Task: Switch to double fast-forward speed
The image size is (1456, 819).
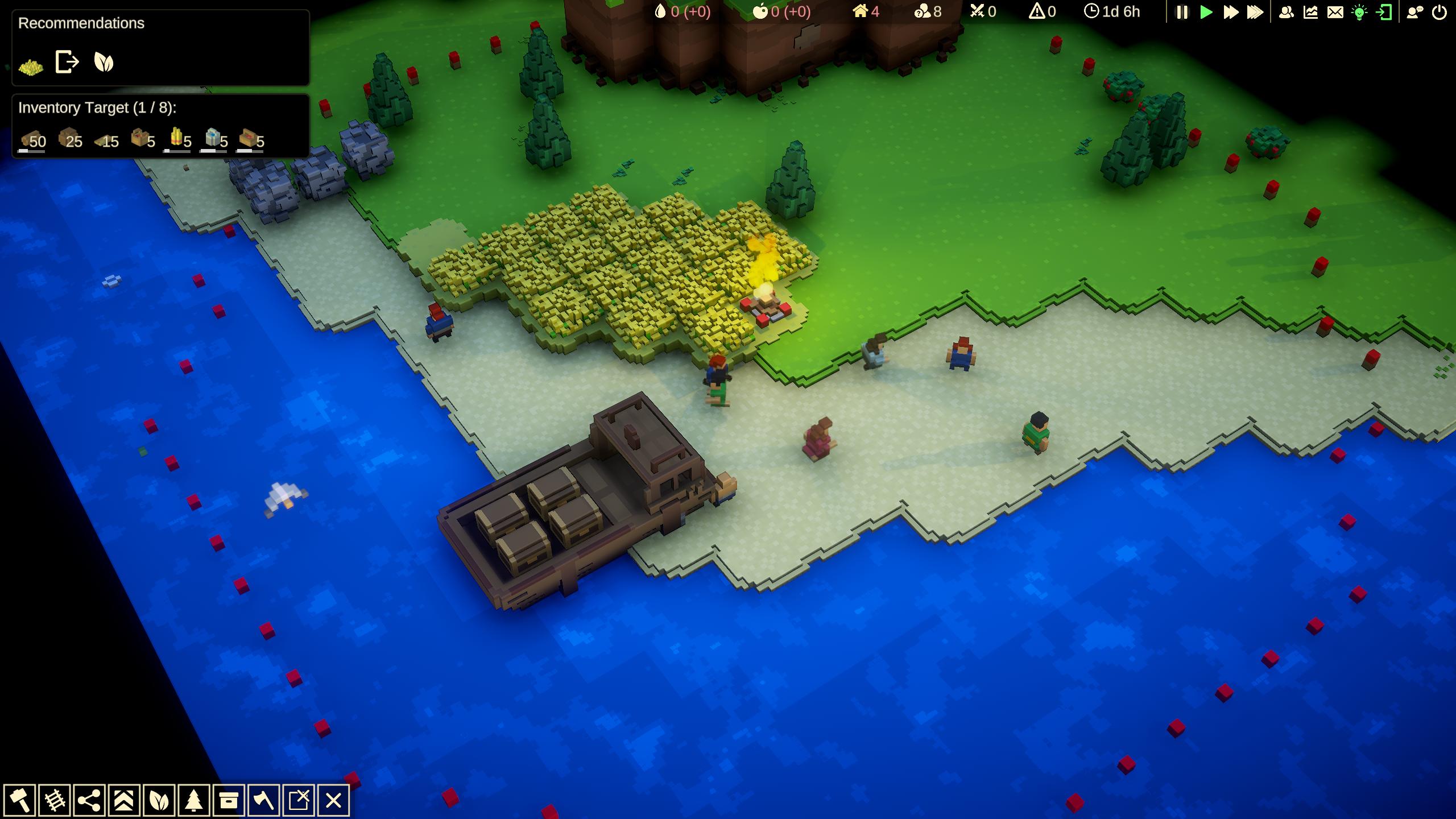Action: [1230, 12]
